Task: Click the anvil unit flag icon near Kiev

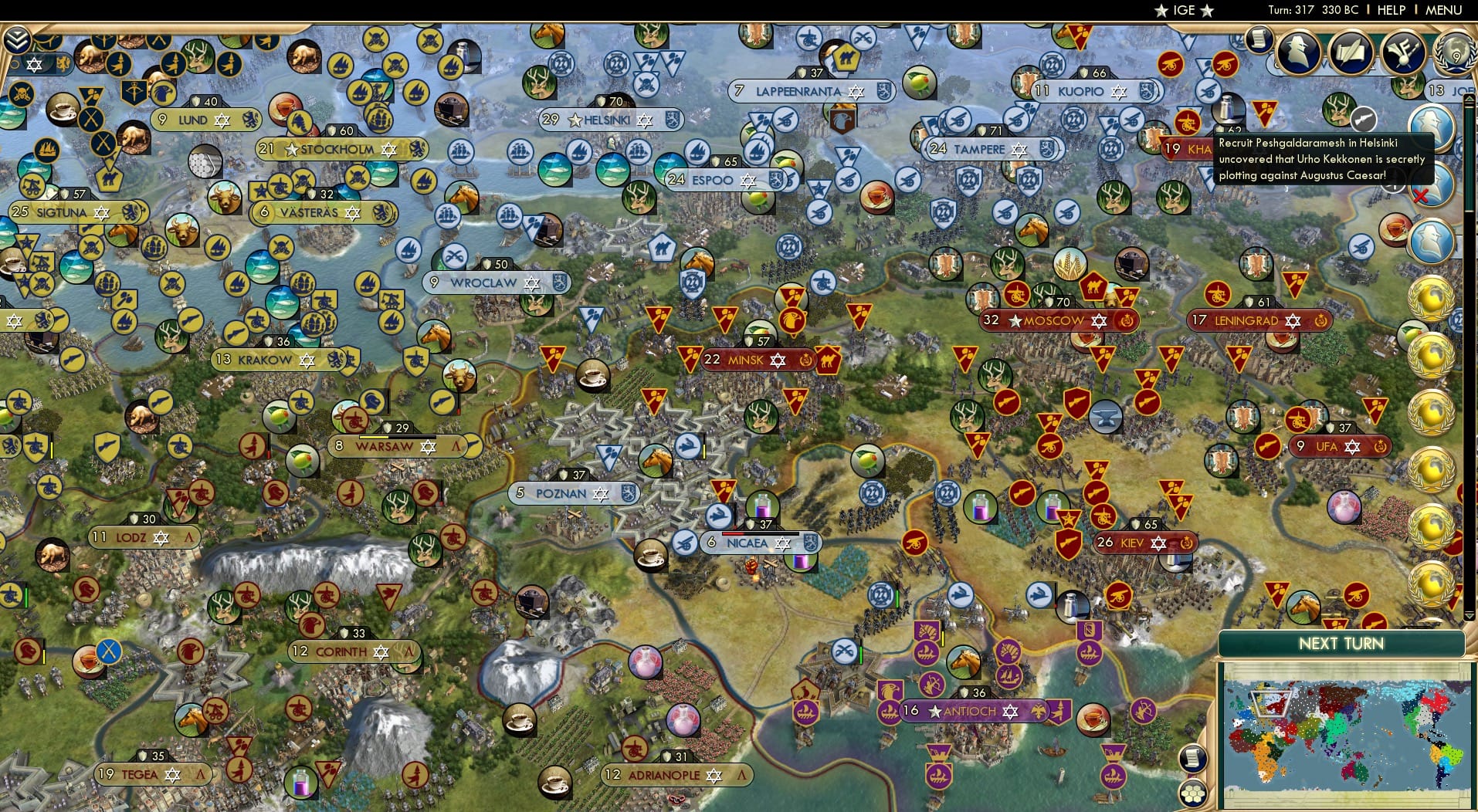Action: (x=1105, y=417)
